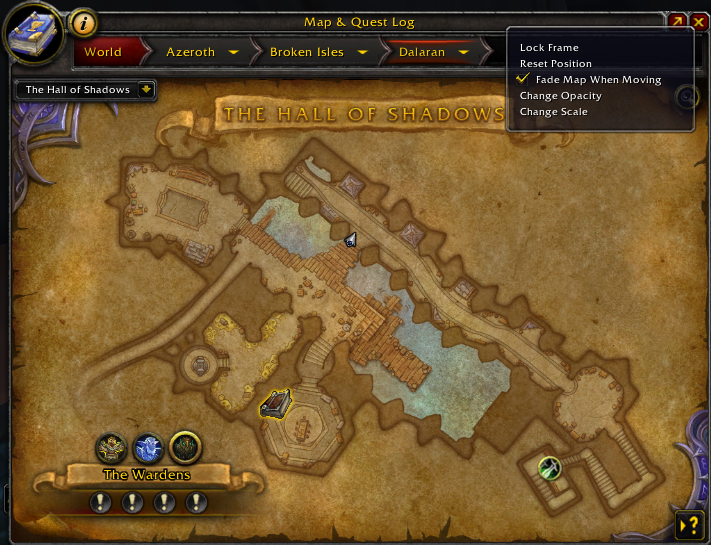Image resolution: width=711 pixels, height=545 pixels.
Task: Select the blue creature faction emblem
Action: pyautogui.click(x=148, y=447)
